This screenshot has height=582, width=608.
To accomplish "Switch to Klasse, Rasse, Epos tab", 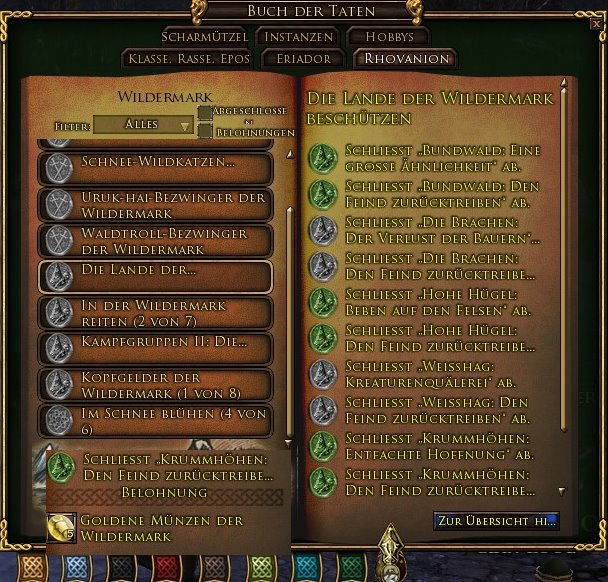I will [x=187, y=59].
